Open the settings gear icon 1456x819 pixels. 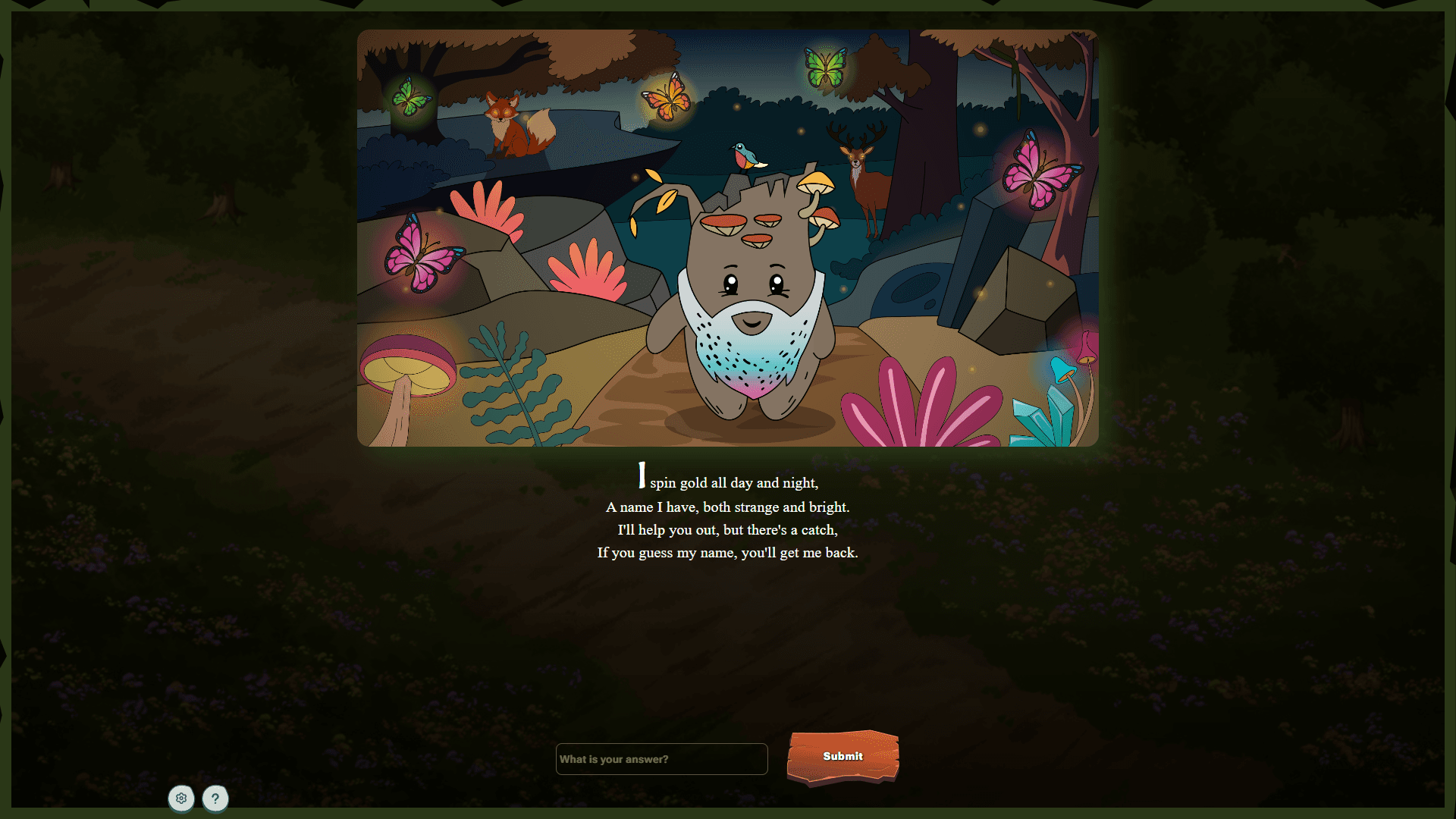click(x=180, y=799)
